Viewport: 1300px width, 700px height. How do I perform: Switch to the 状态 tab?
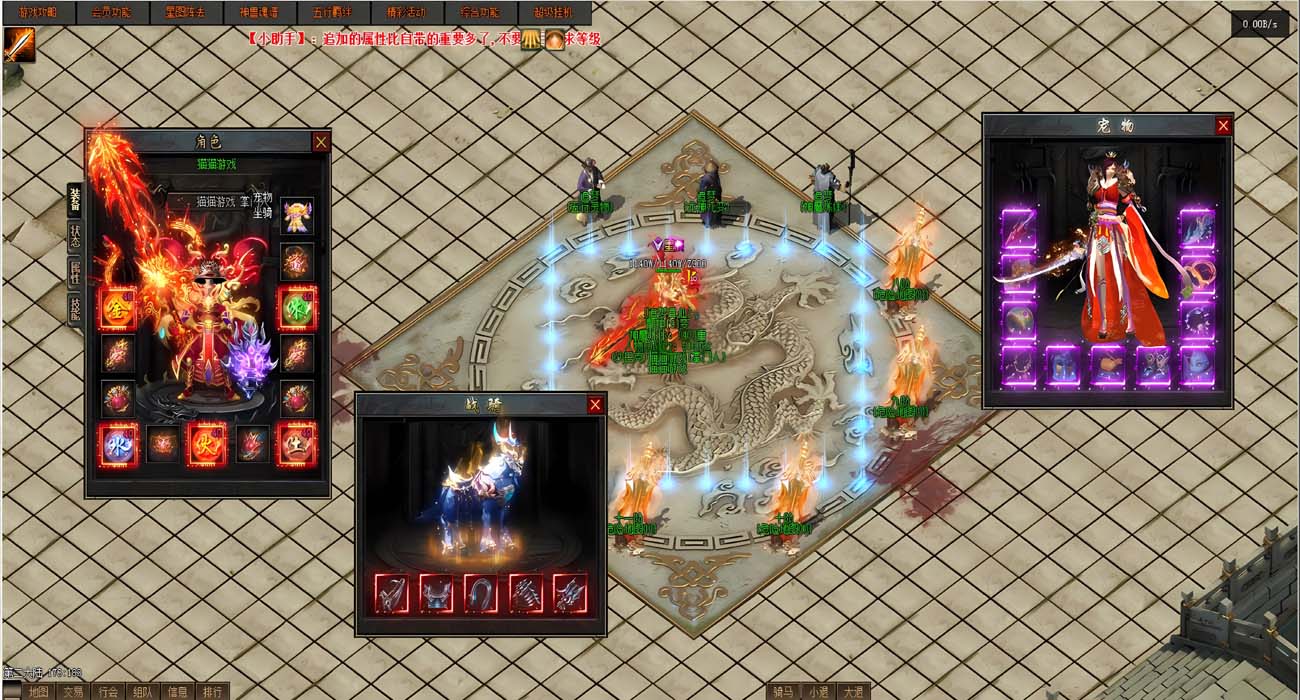click(x=75, y=236)
